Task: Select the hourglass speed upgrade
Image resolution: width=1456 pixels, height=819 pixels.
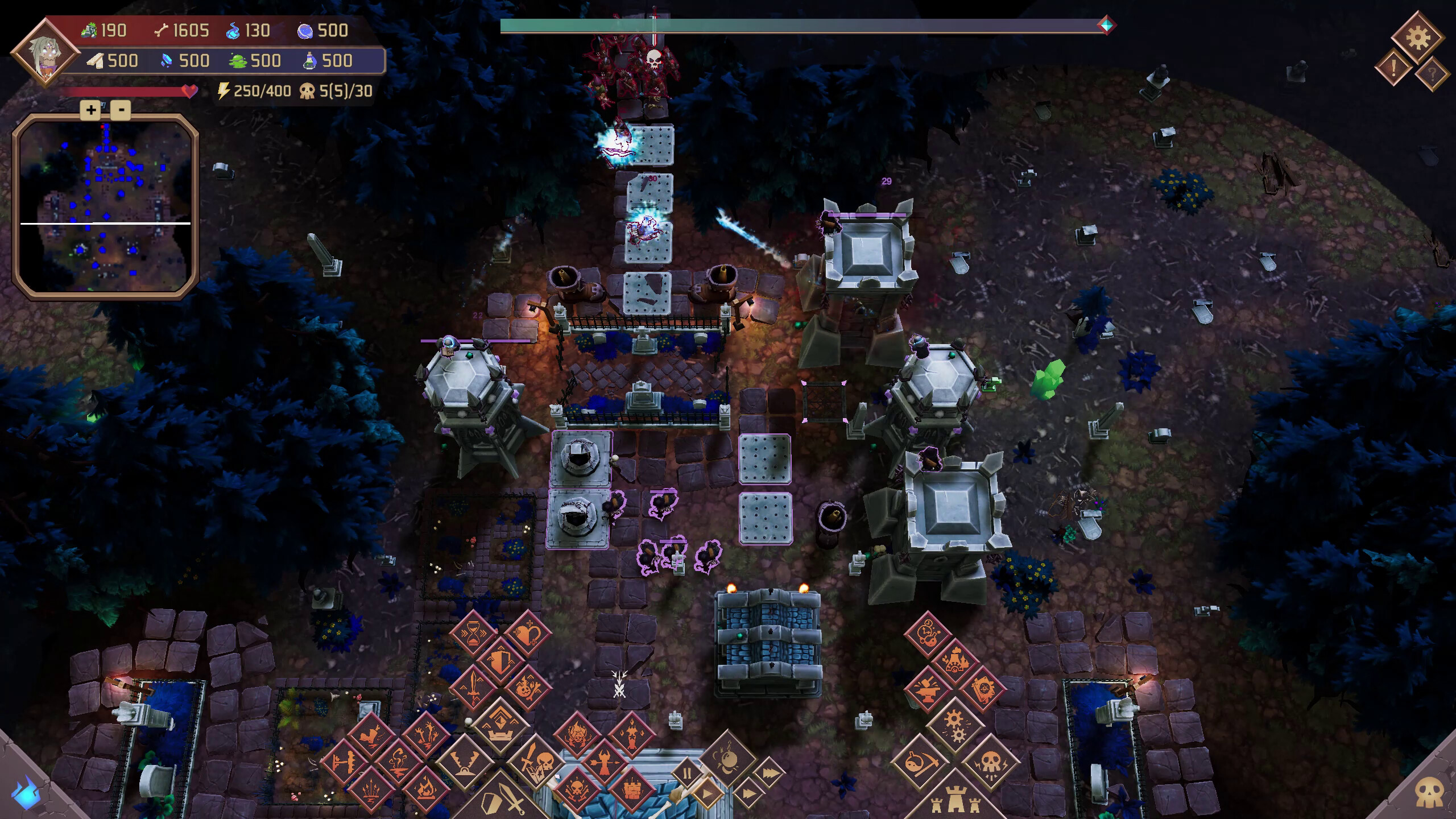Action: [473, 632]
